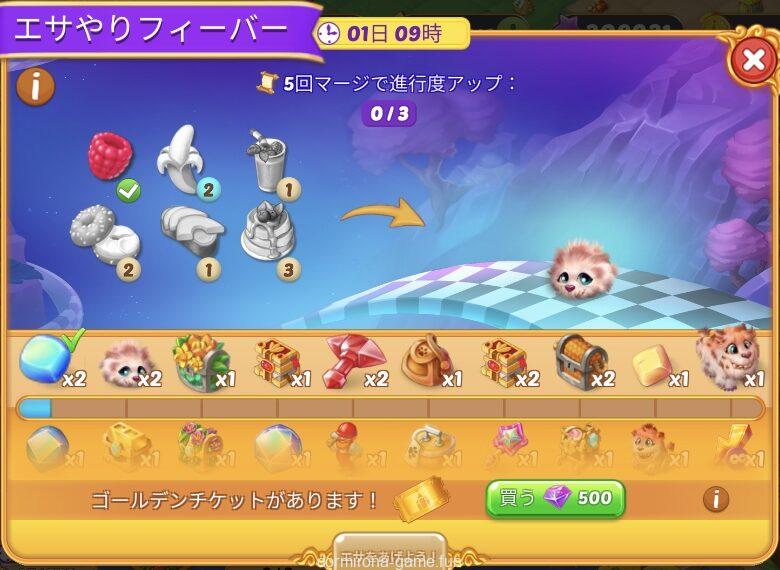The width and height of the screenshot is (780, 570).
Task: Buy the golden ticket for 500 gems
Action: pos(555,498)
